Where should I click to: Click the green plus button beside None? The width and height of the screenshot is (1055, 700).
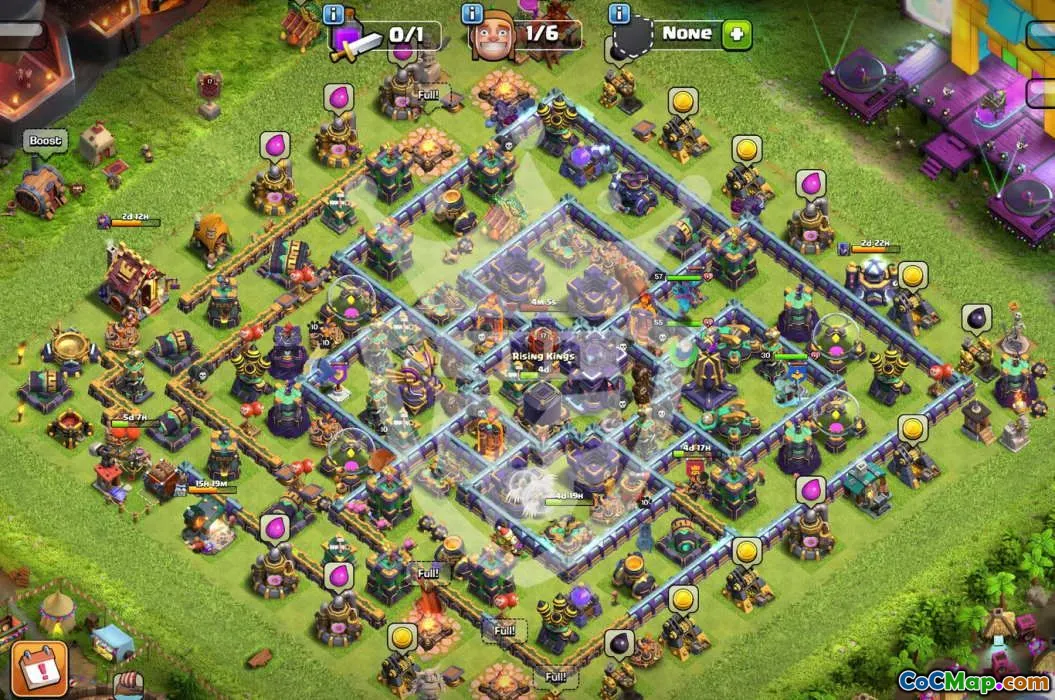[x=738, y=34]
